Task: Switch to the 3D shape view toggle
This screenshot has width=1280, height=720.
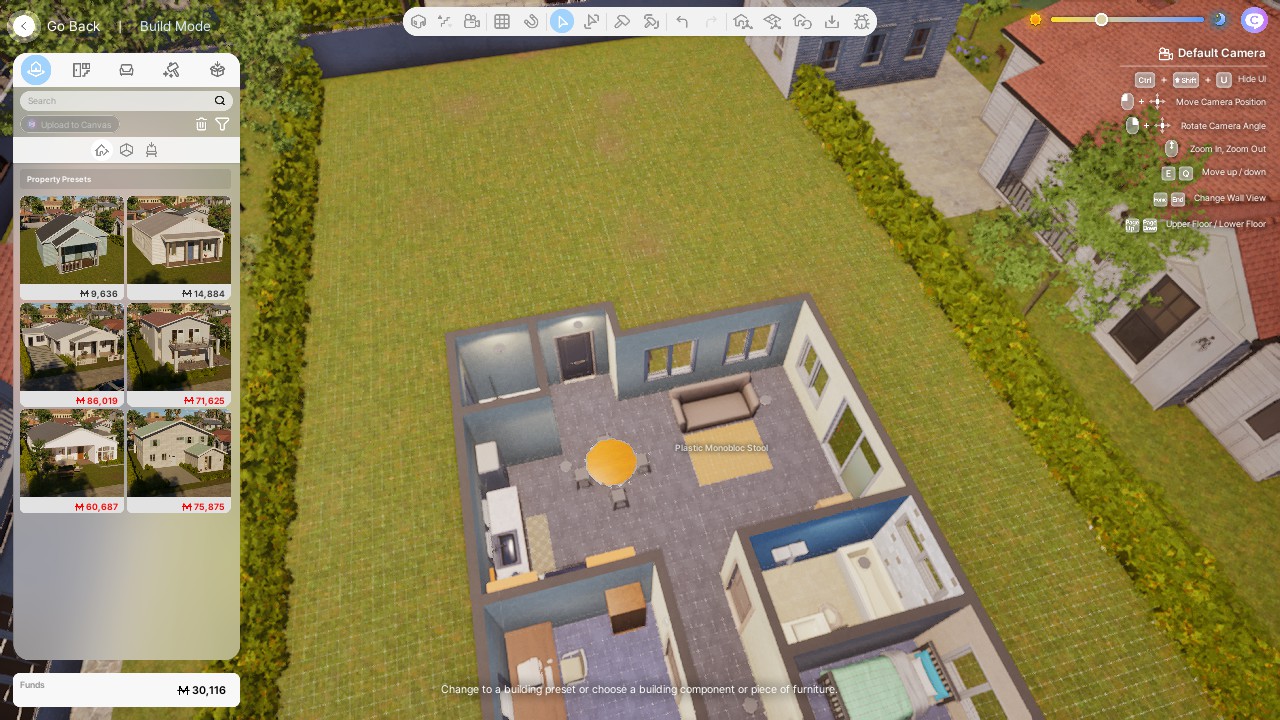Action: pos(126,150)
